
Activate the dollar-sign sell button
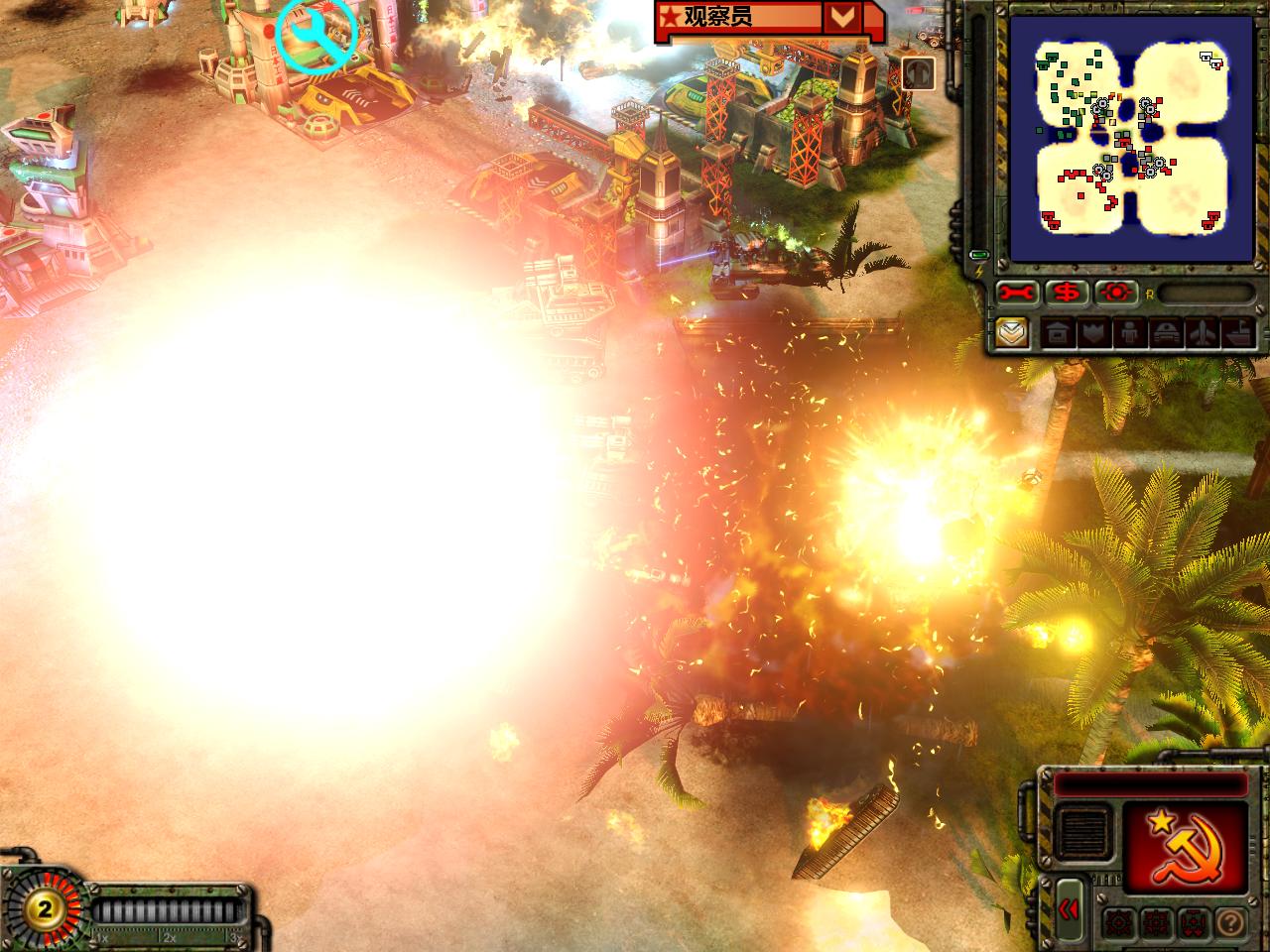coord(1068,294)
